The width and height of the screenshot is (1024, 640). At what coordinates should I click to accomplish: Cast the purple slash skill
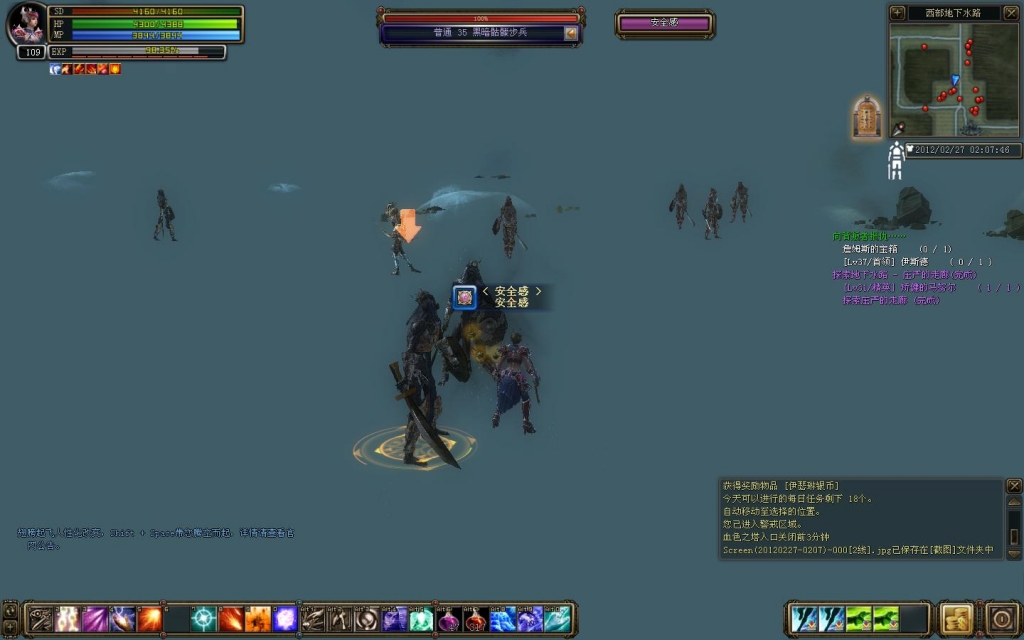tap(96, 619)
